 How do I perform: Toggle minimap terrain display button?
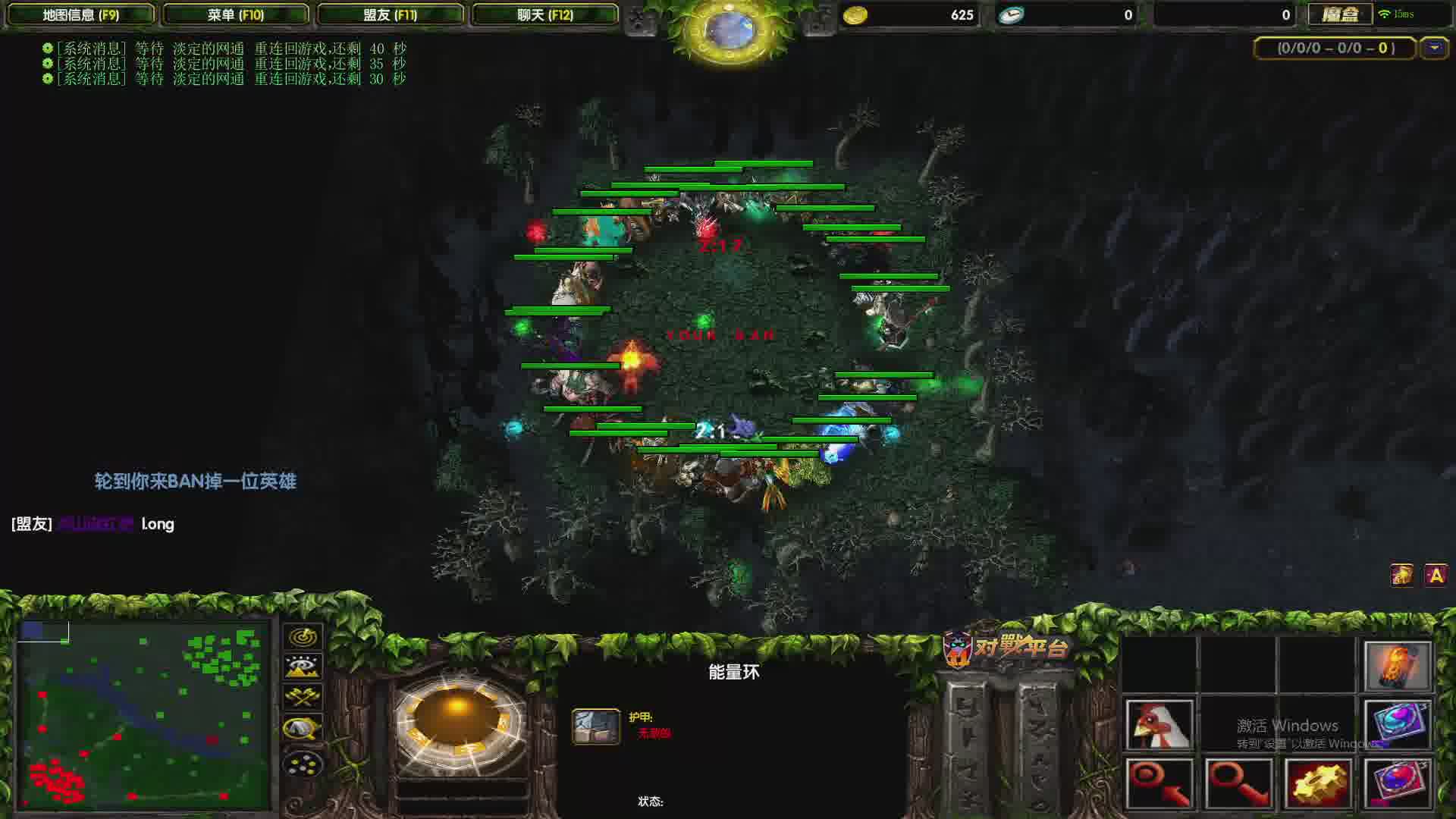303,667
